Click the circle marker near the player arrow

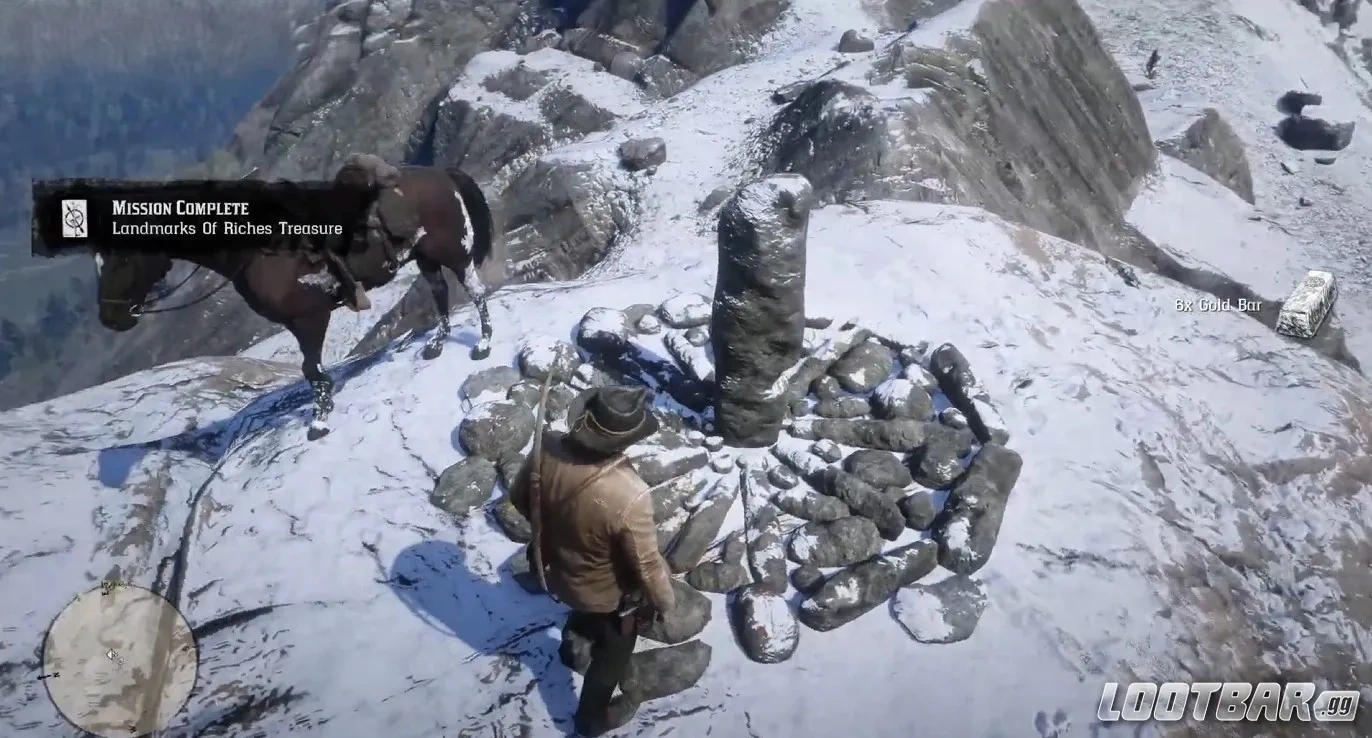(x=120, y=660)
